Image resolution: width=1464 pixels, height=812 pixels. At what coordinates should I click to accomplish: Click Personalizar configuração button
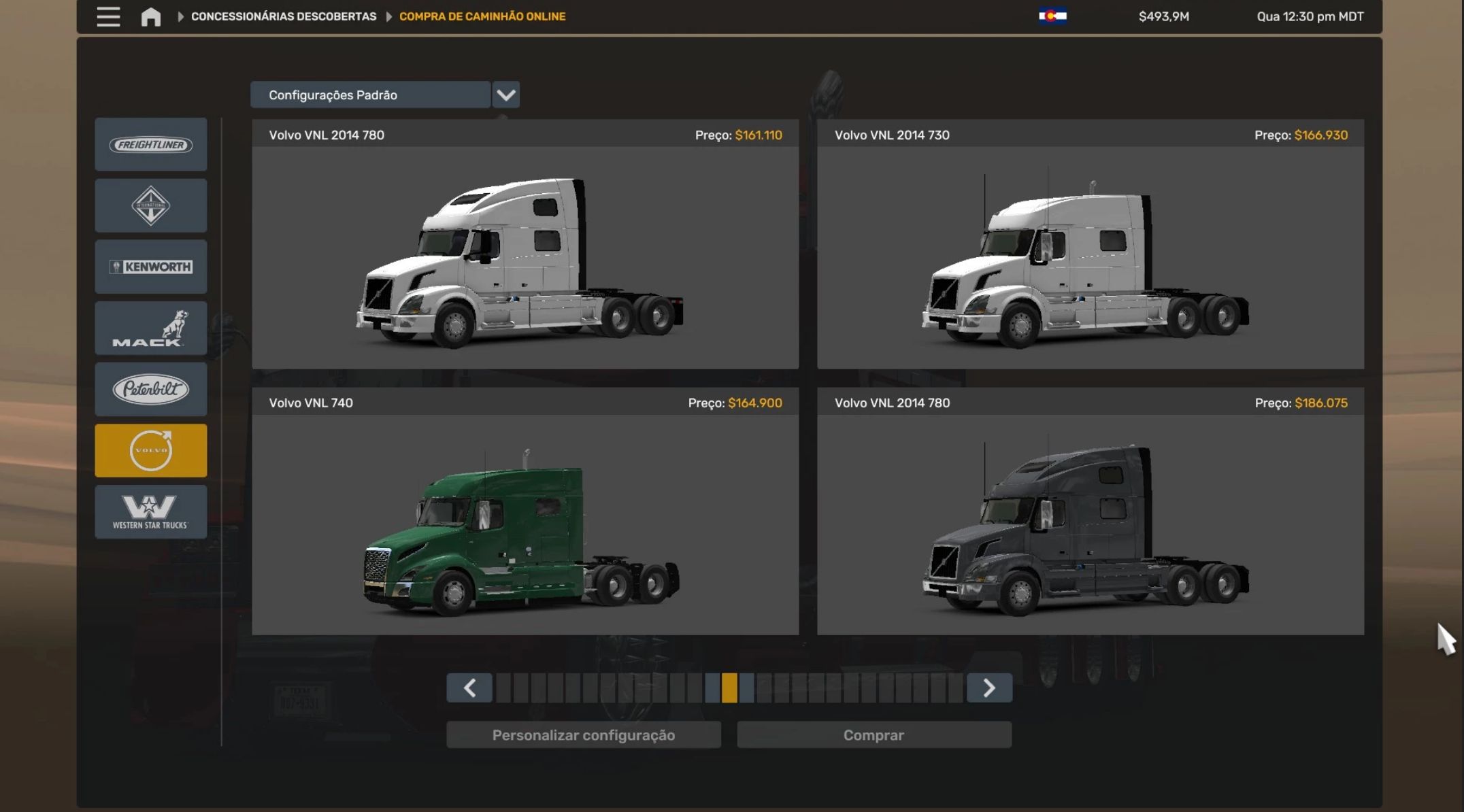click(x=584, y=735)
